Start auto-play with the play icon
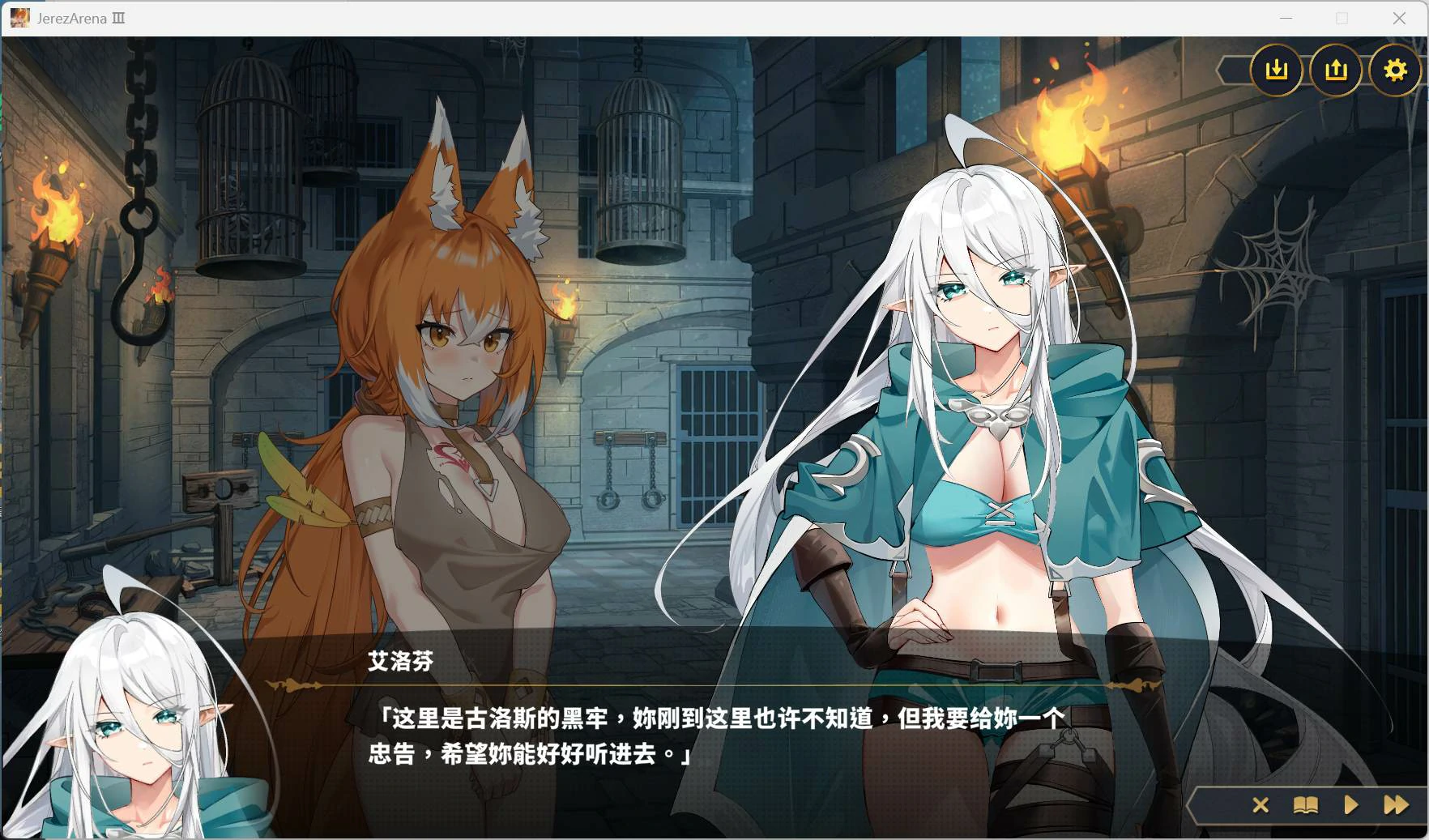The height and width of the screenshot is (840, 1429). 1350,806
